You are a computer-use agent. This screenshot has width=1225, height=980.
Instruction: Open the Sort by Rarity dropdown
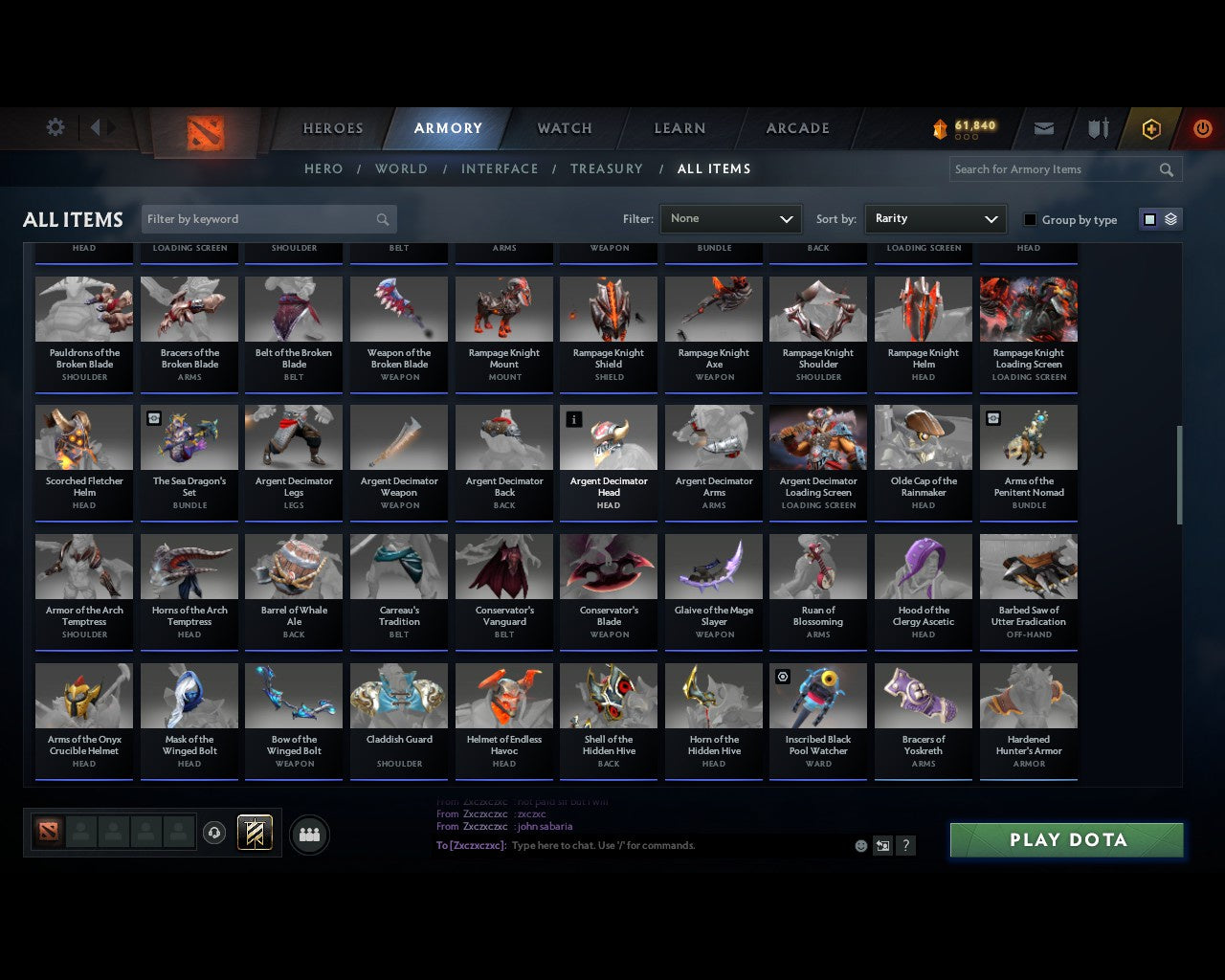click(935, 218)
